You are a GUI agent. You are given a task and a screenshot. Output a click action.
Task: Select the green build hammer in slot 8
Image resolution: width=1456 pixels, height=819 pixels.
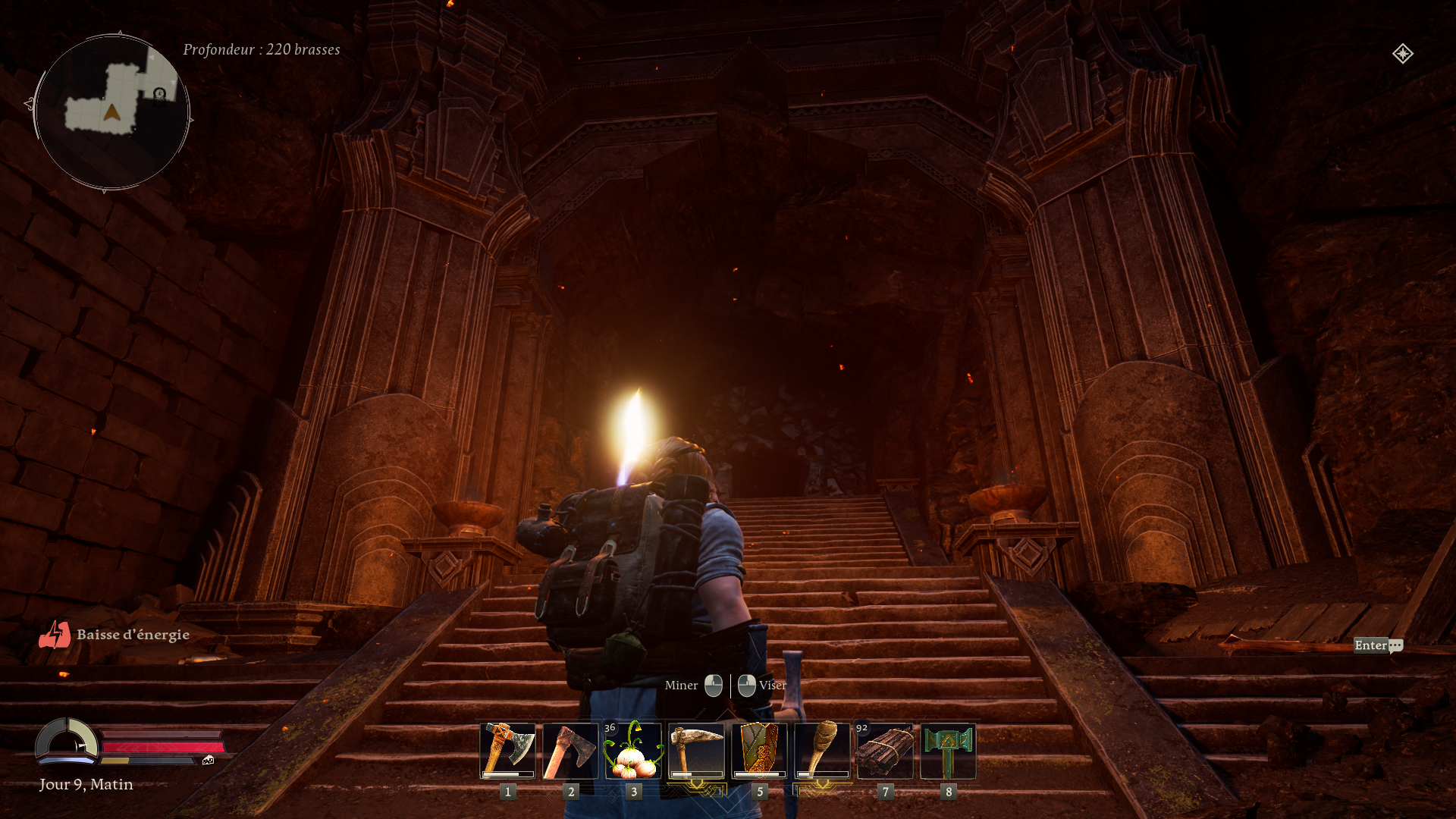point(948,751)
